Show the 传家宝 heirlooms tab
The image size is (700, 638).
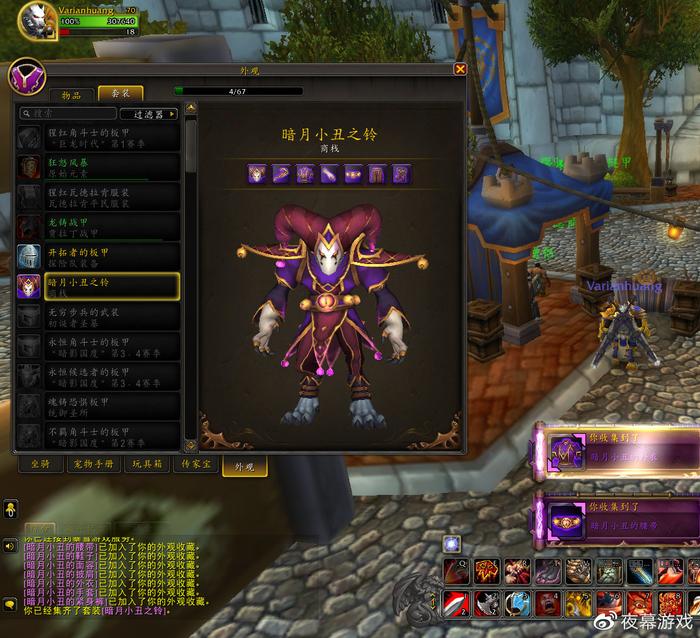(x=194, y=464)
